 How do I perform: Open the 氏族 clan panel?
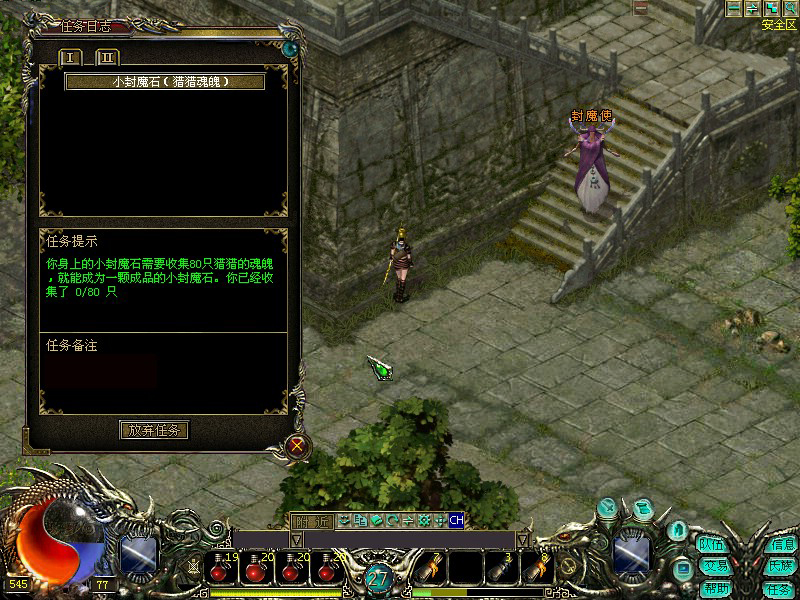(x=781, y=566)
